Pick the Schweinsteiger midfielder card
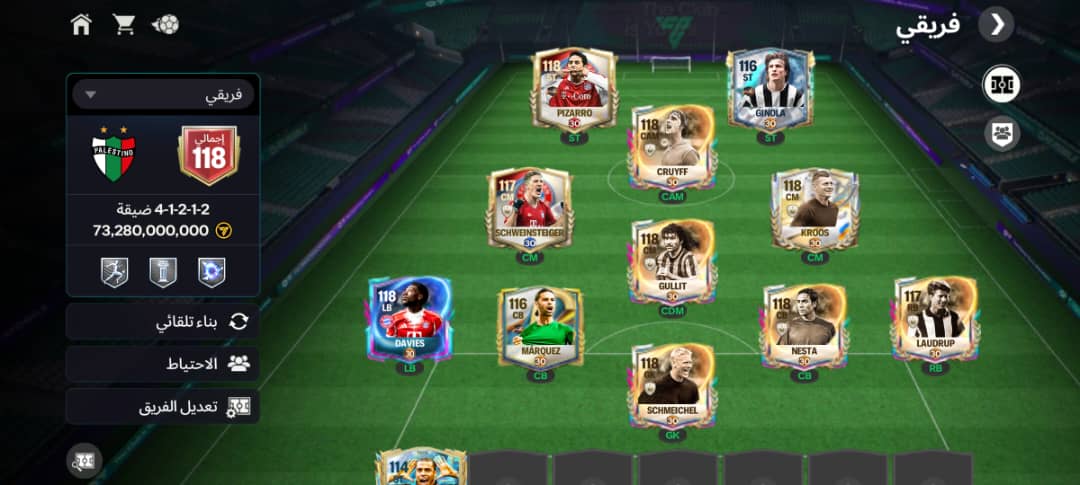This screenshot has width=1080, height=485. [530, 209]
